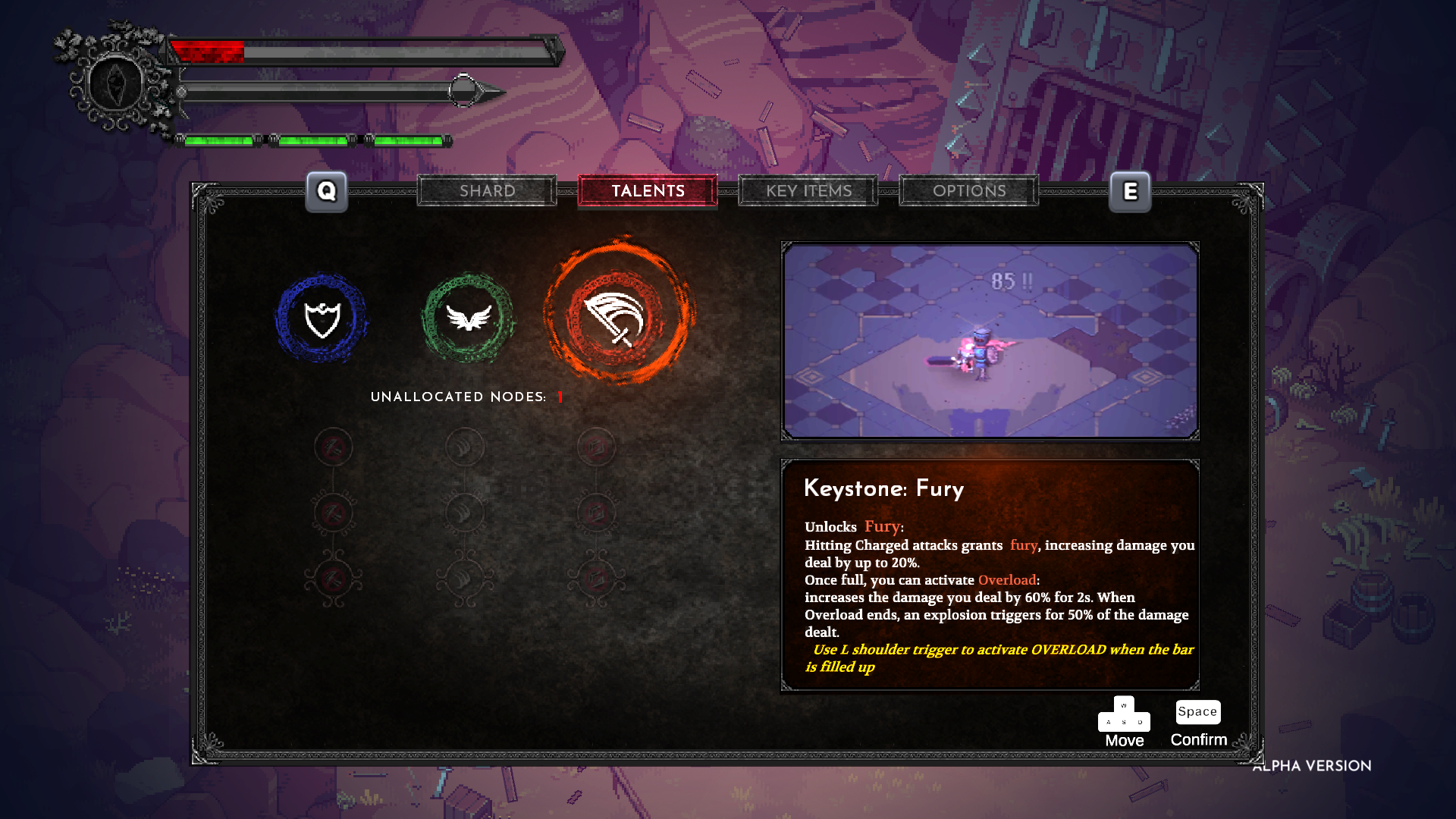The width and height of the screenshot is (1456, 819).
Task: View the Fury talent preview thumbnail
Action: pyautogui.click(x=990, y=340)
